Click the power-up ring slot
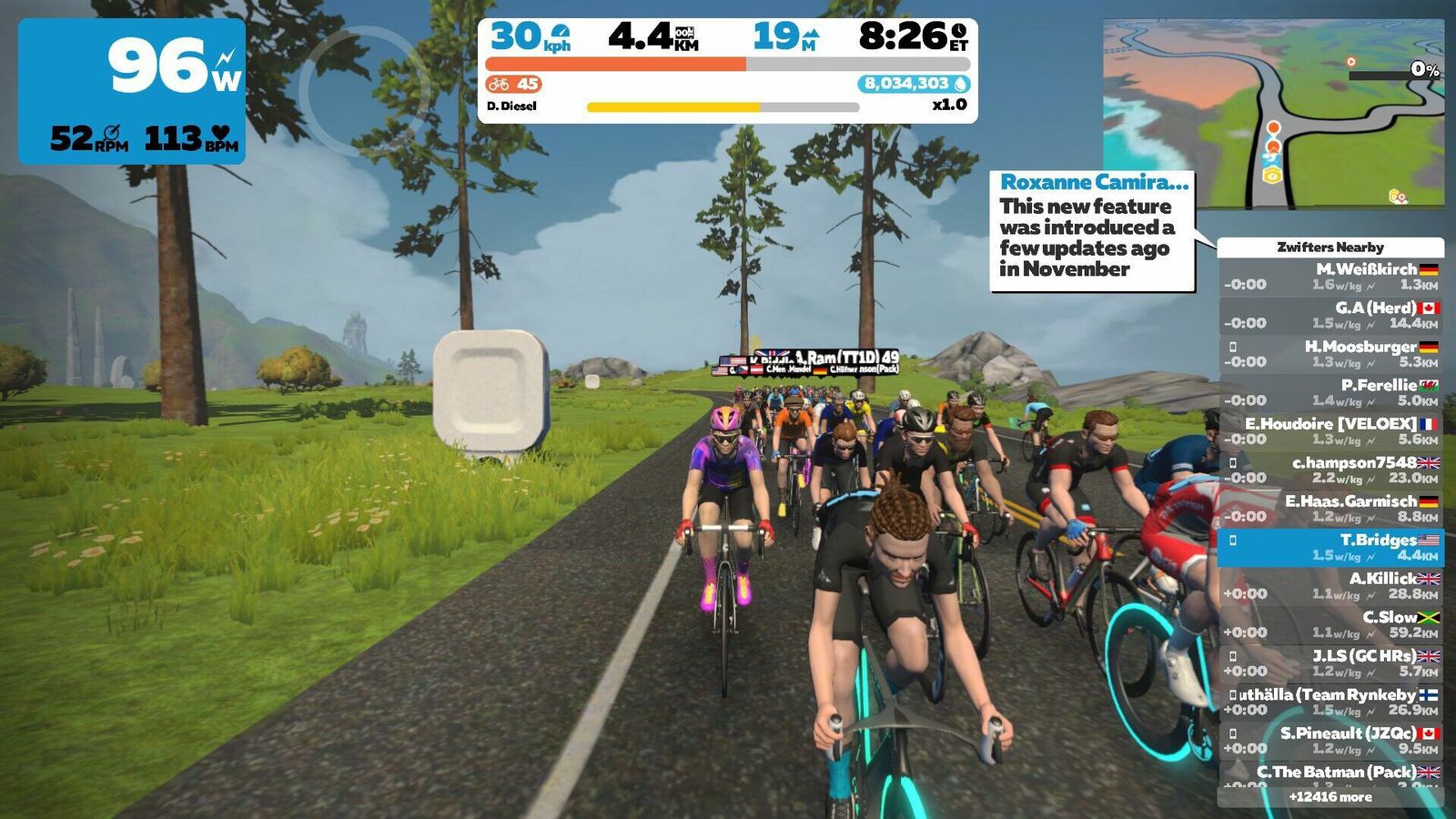 [364, 89]
